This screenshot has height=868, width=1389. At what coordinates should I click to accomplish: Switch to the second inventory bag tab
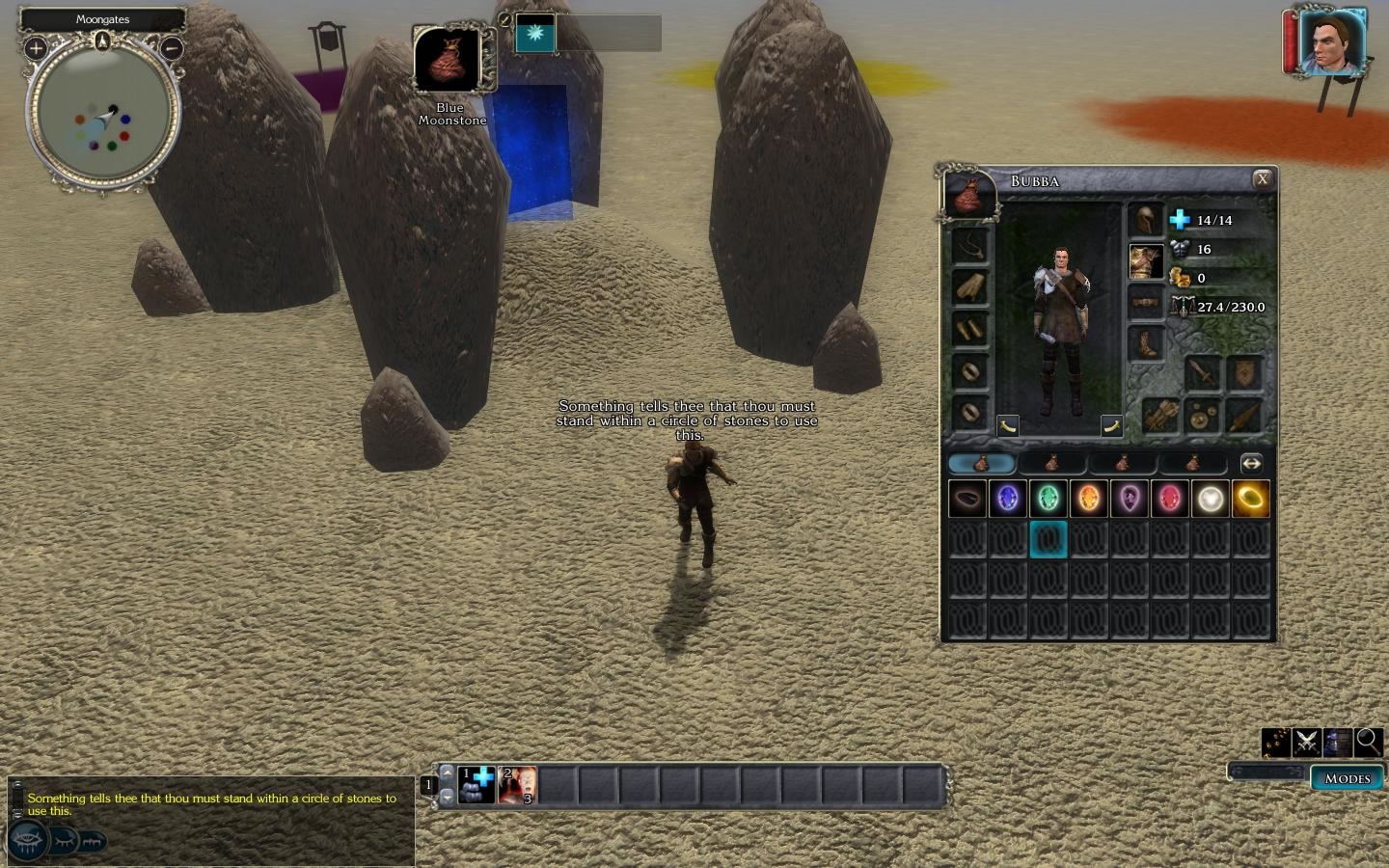click(x=1051, y=464)
